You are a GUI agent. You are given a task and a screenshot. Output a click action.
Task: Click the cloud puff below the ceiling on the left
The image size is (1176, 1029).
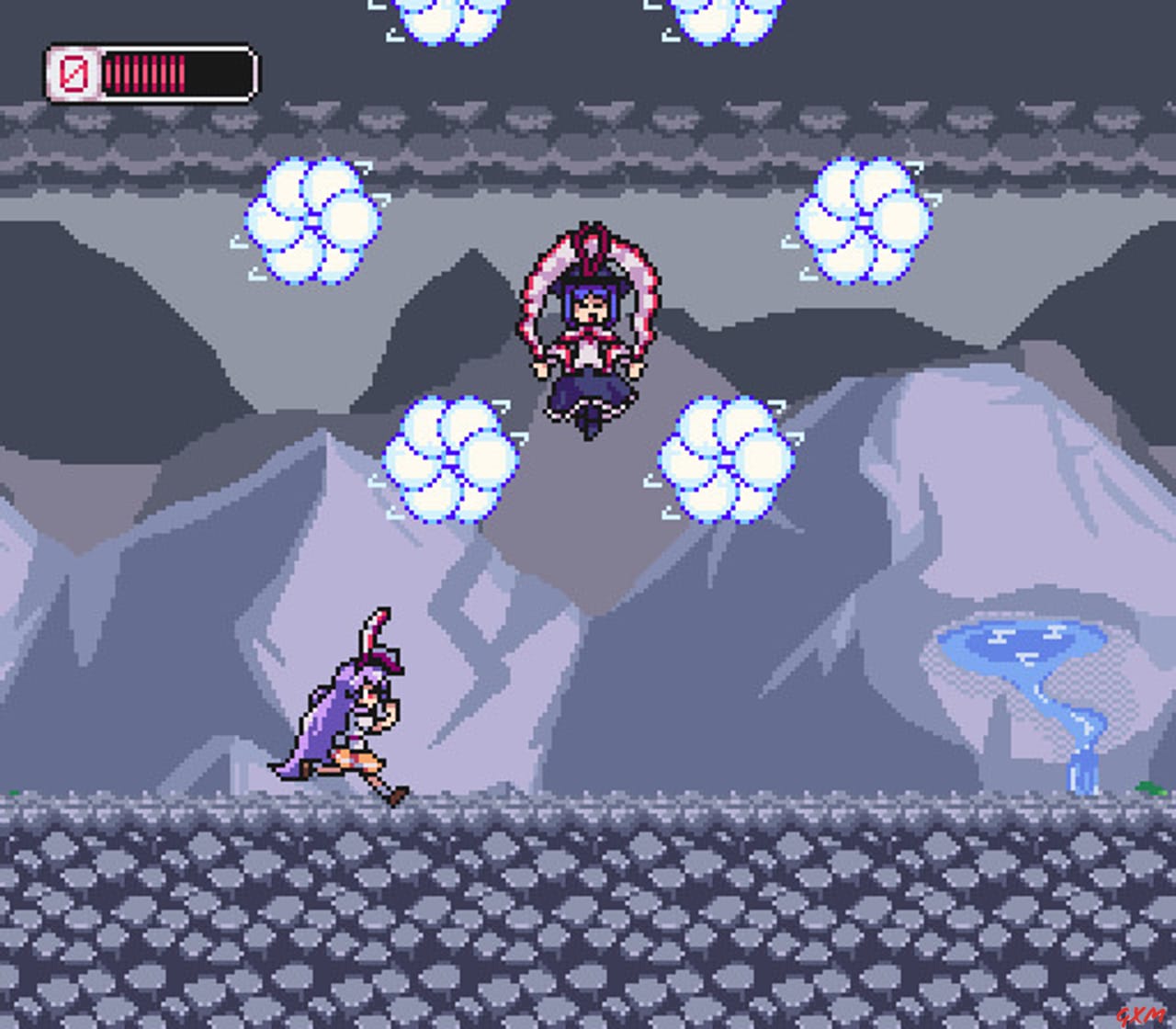click(311, 220)
